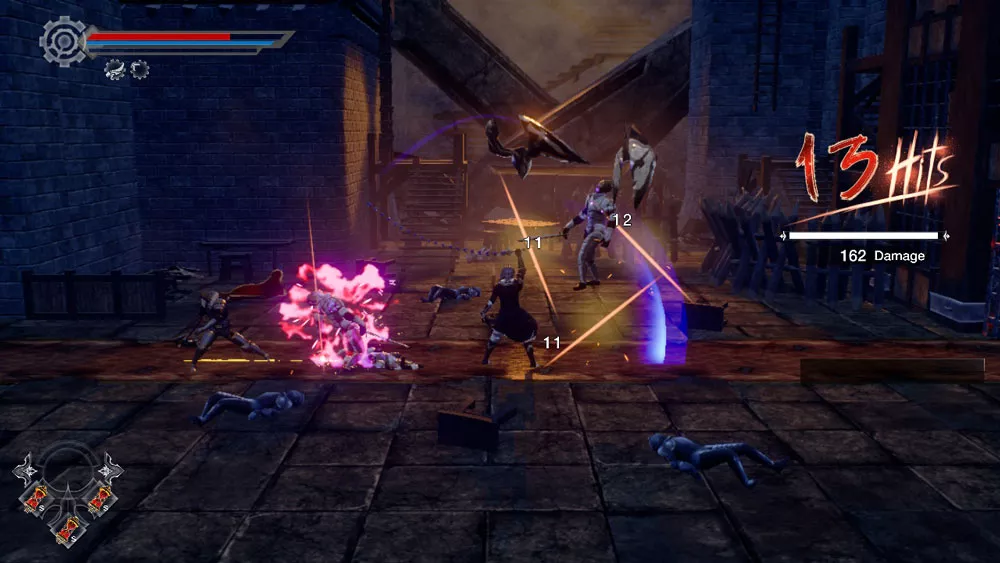Image resolution: width=1000 pixels, height=563 pixels.
Task: Select the small gear icon with the white wing
Action: (x=114, y=69)
